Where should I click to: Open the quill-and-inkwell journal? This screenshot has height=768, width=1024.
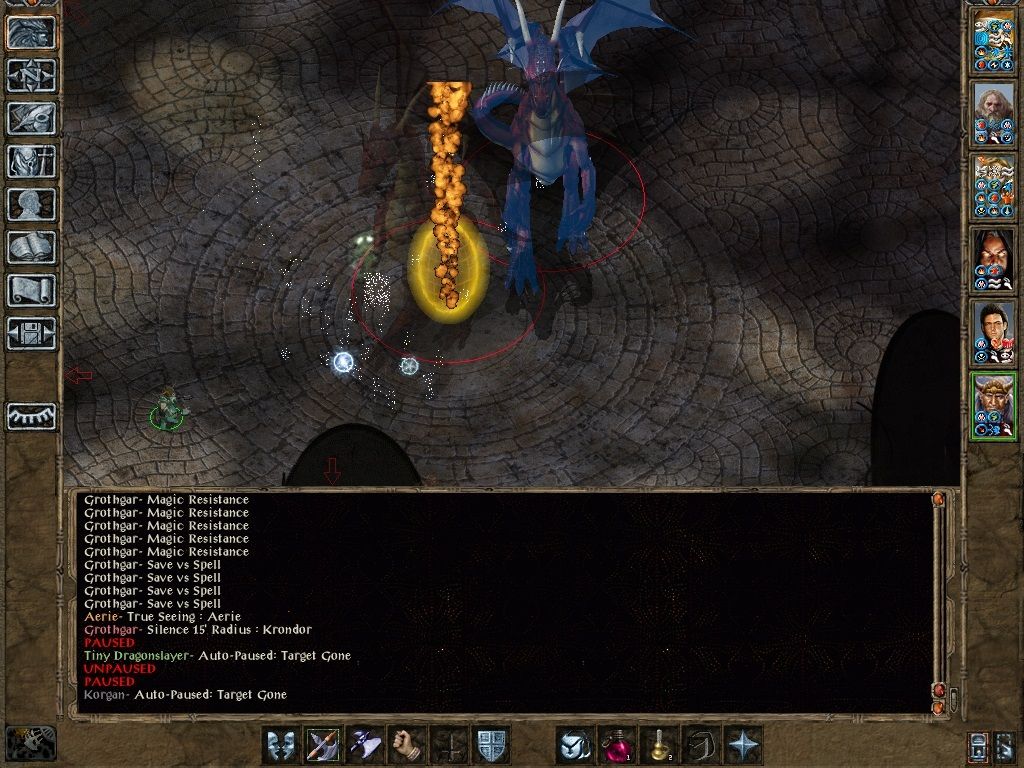pos(31,117)
